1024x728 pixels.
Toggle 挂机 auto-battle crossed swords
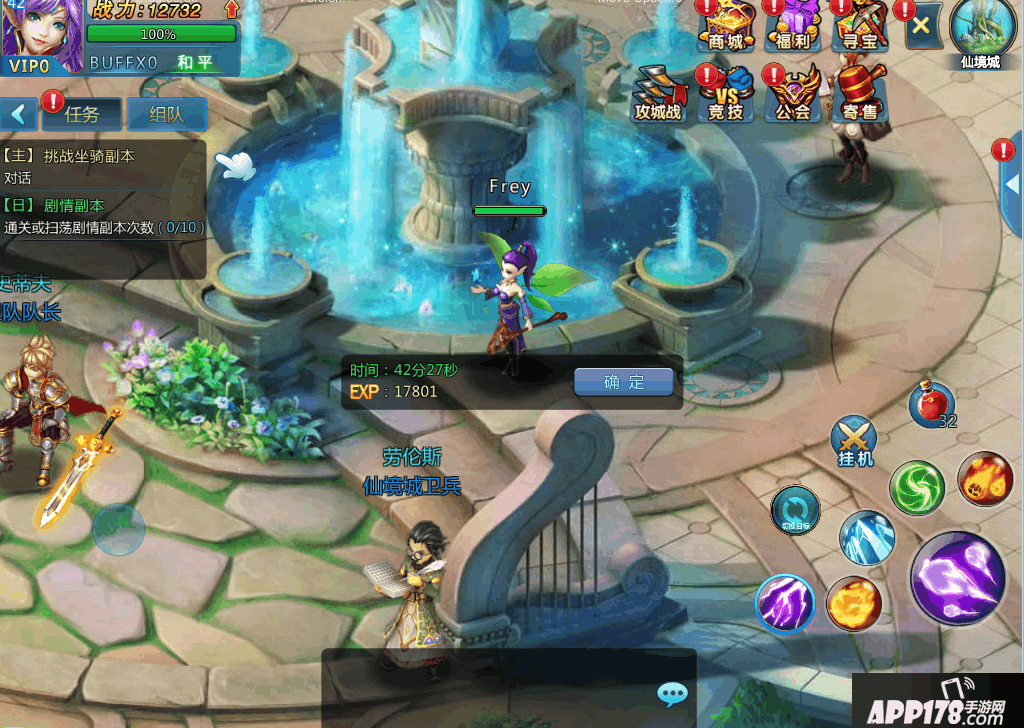(854, 441)
